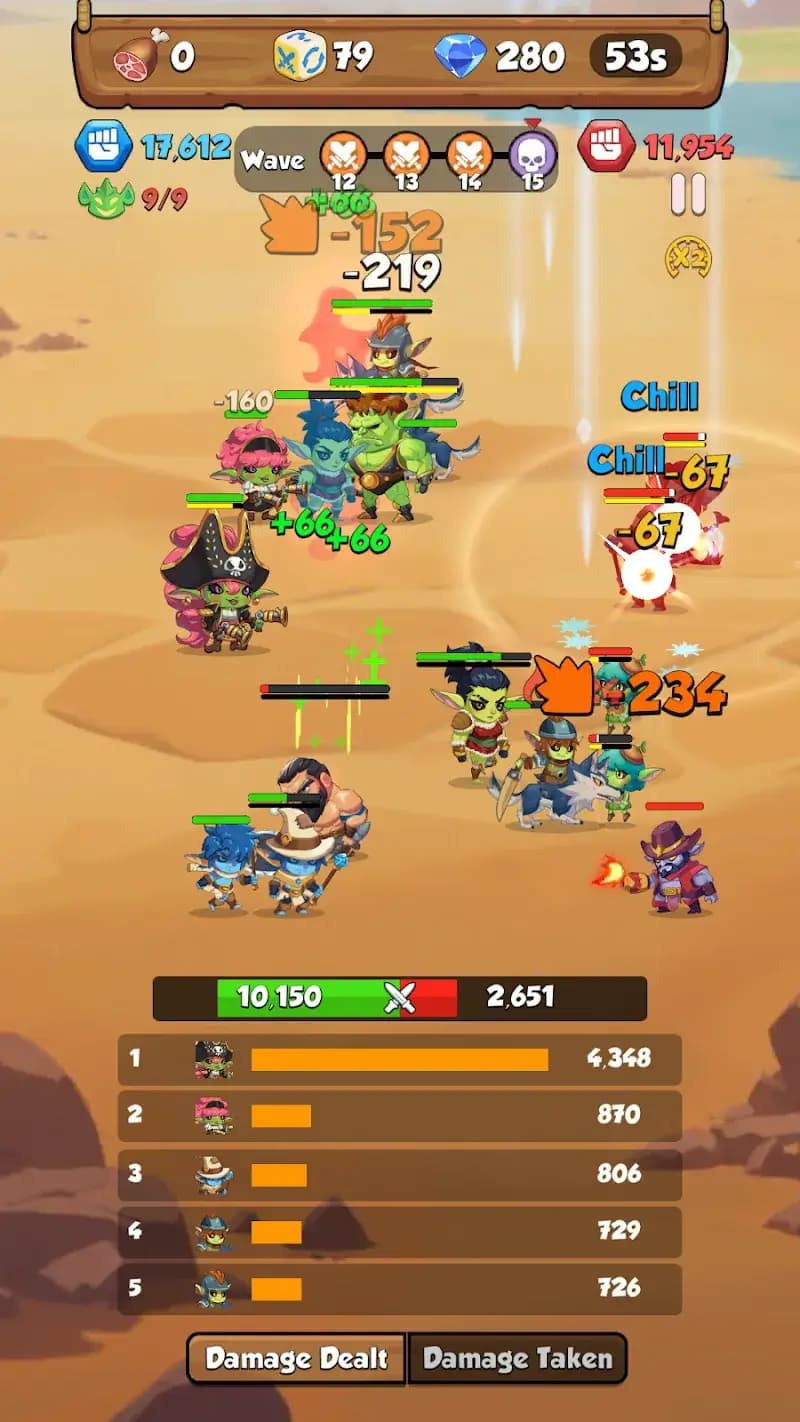The height and width of the screenshot is (1422, 800).
Task: Tap the meat resource icon
Action: click(139, 55)
